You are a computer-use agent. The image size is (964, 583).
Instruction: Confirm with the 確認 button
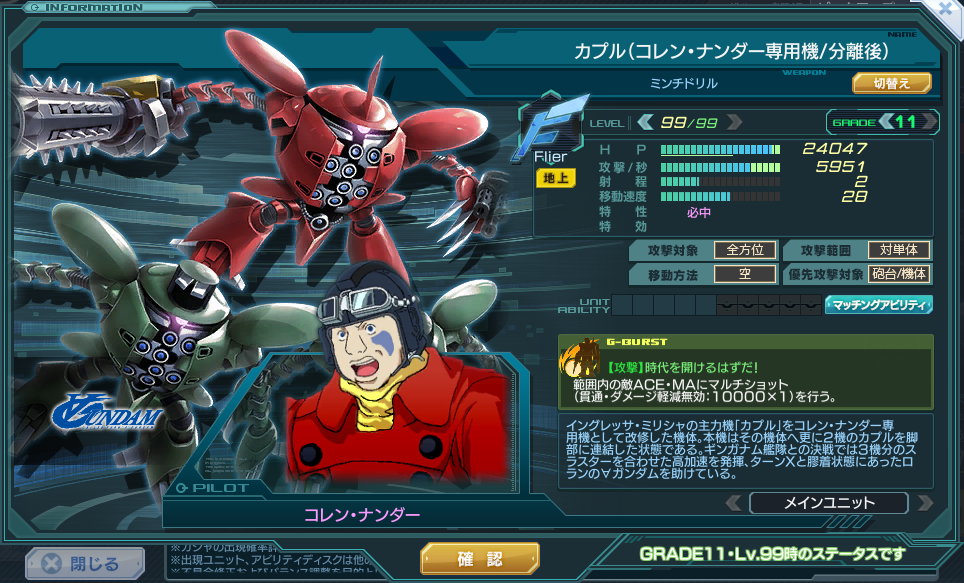click(x=480, y=558)
